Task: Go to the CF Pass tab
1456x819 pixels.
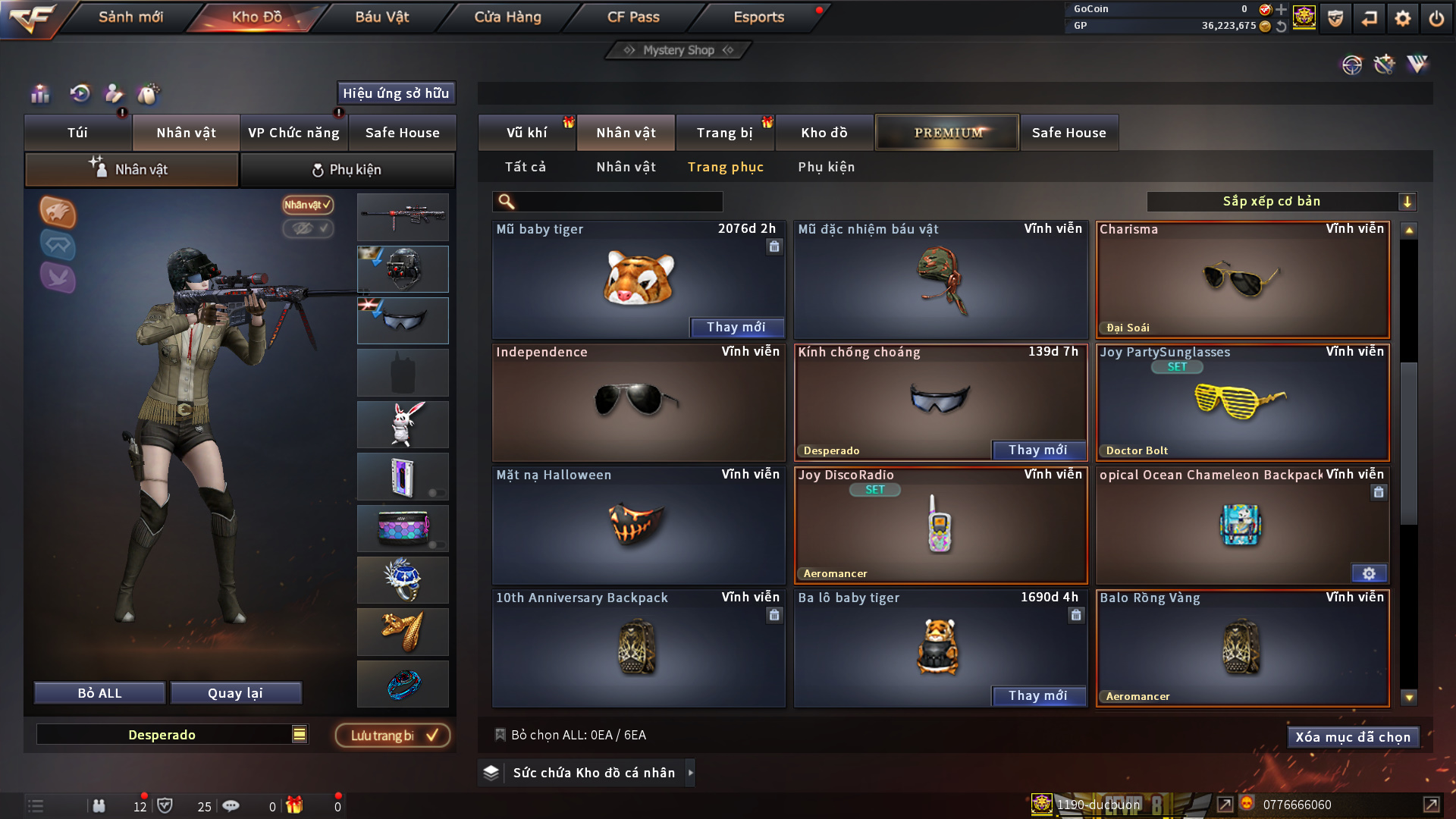Action: [633, 17]
